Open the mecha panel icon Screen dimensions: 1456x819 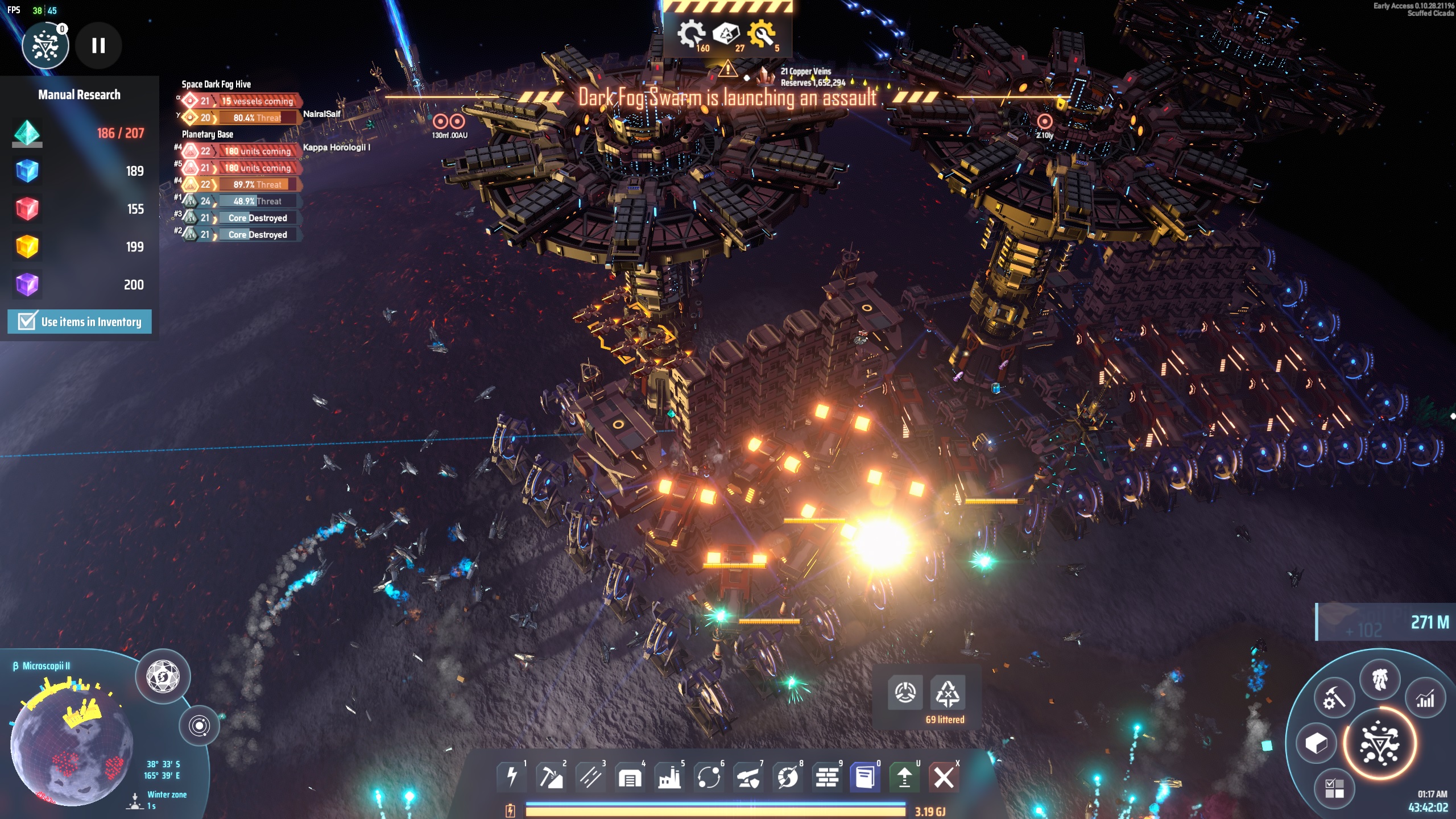pos(1380,679)
